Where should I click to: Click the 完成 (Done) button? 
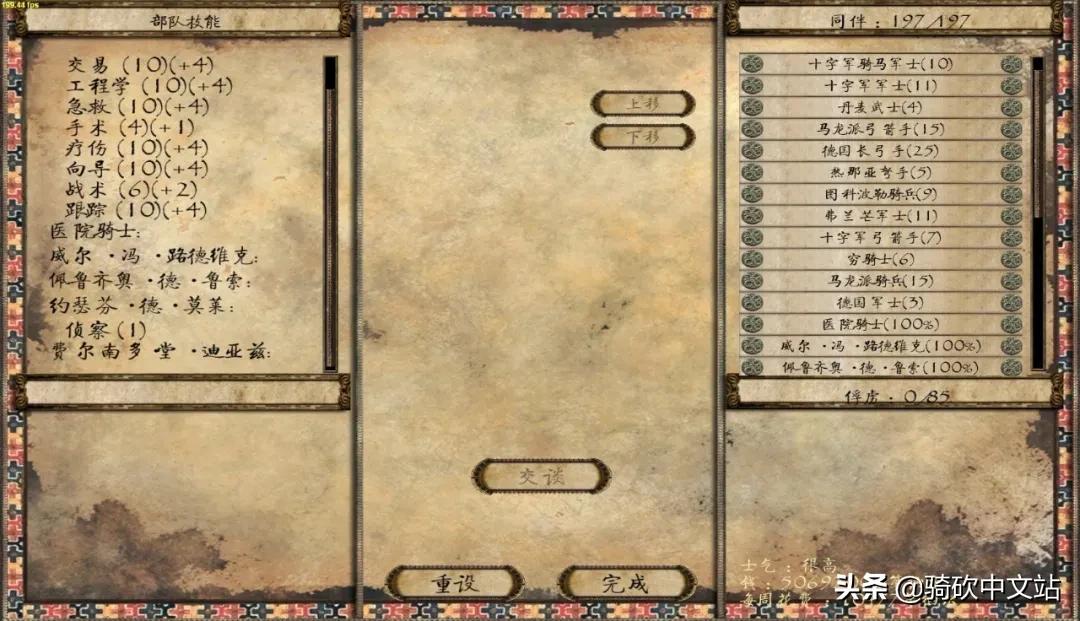point(626,583)
